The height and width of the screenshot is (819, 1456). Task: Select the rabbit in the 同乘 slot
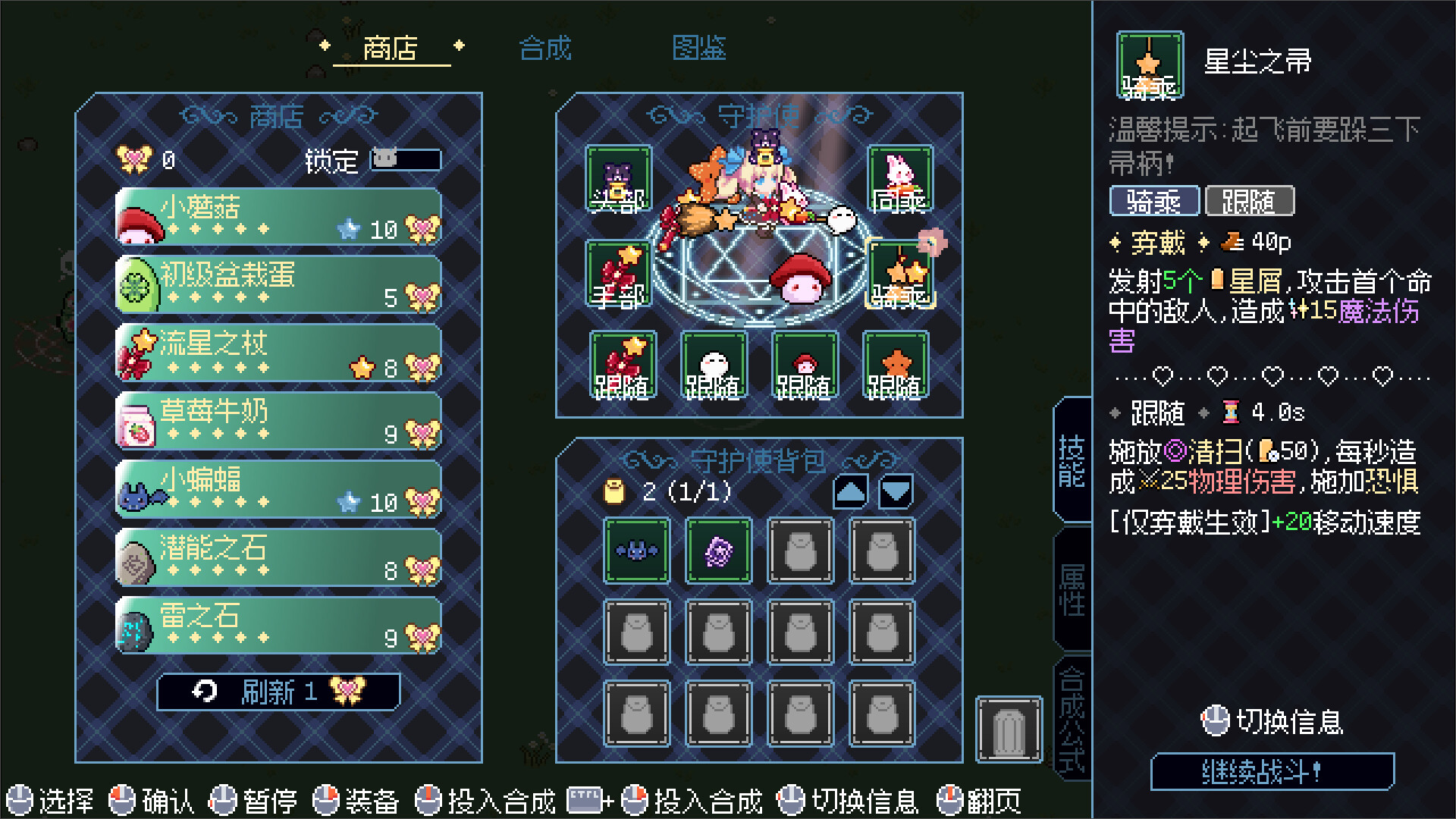coord(899,178)
